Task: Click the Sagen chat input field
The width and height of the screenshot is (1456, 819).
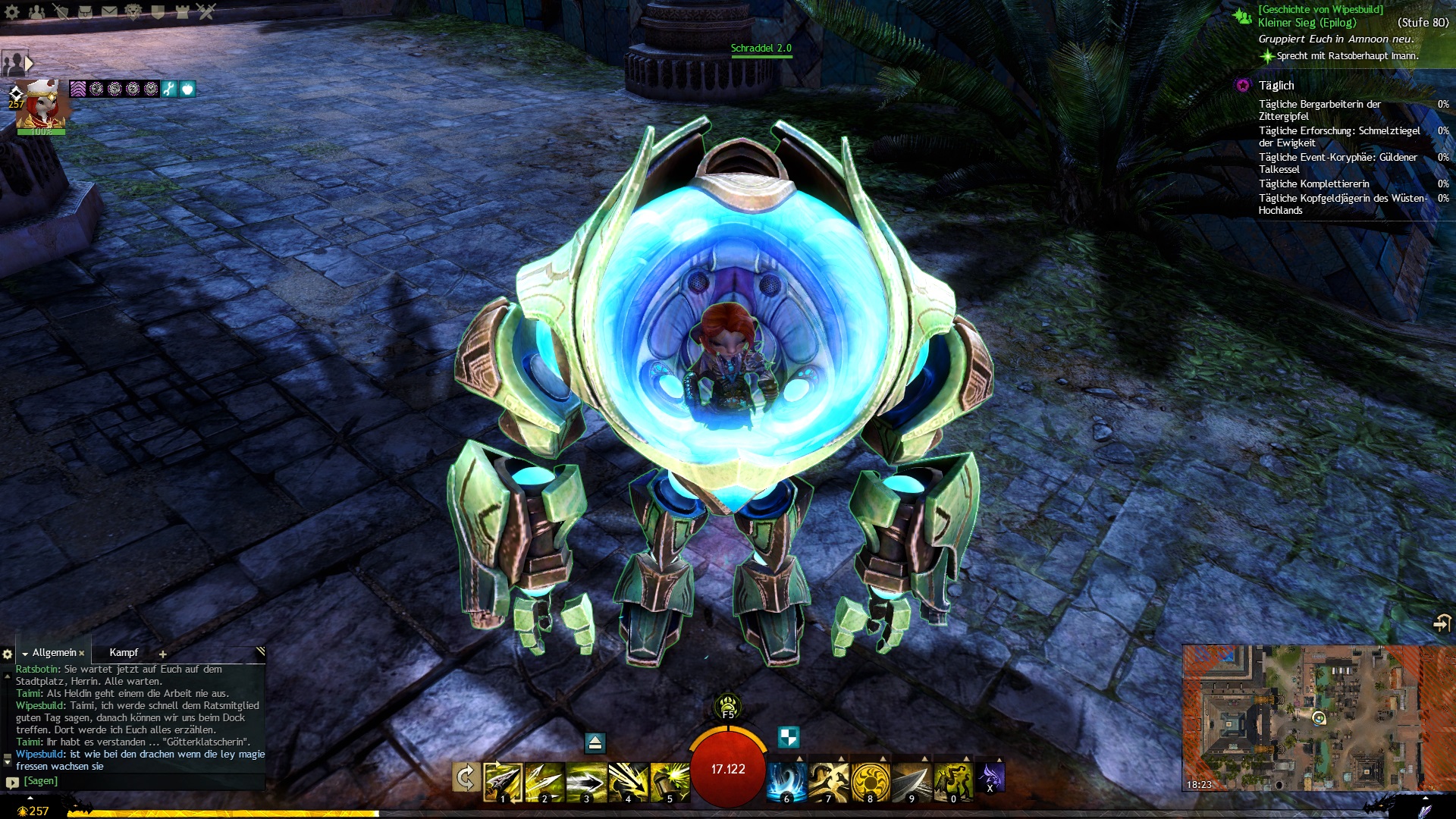Action: pyautogui.click(x=136, y=781)
